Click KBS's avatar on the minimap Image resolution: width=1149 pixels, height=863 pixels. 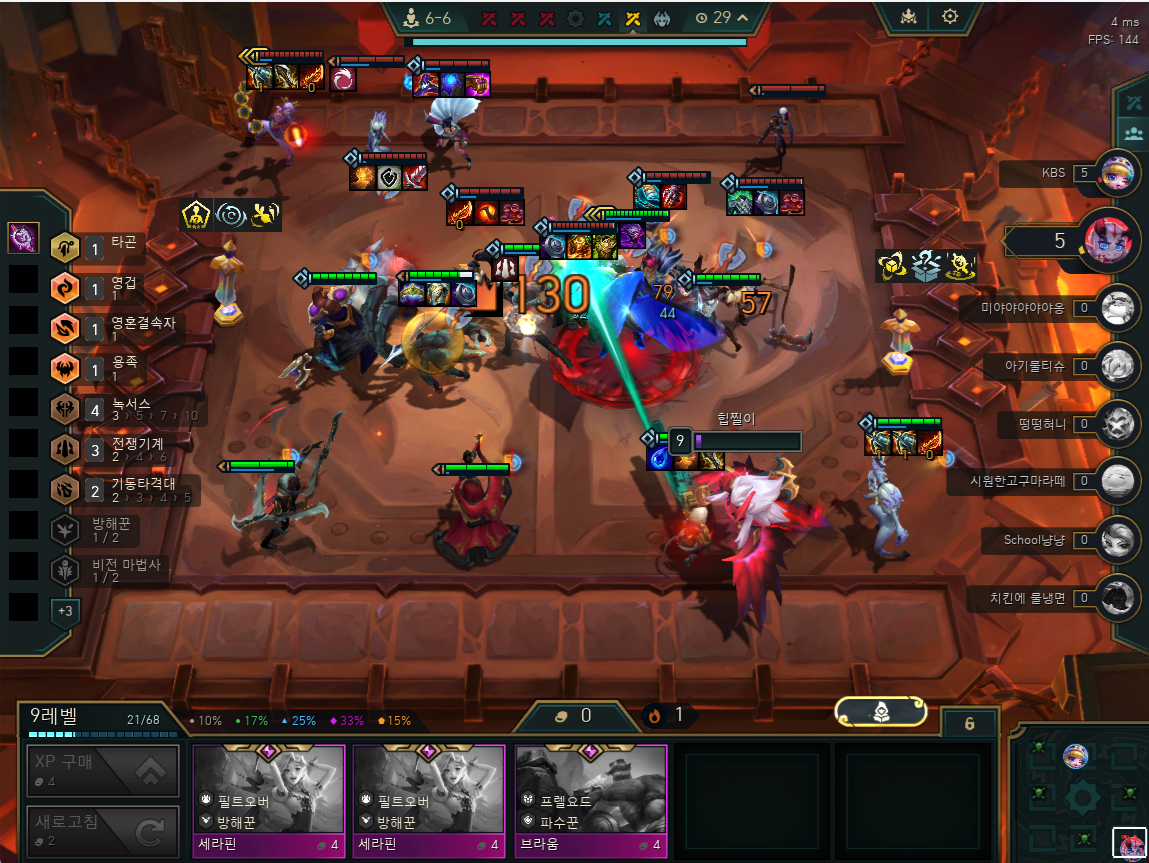click(1075, 756)
